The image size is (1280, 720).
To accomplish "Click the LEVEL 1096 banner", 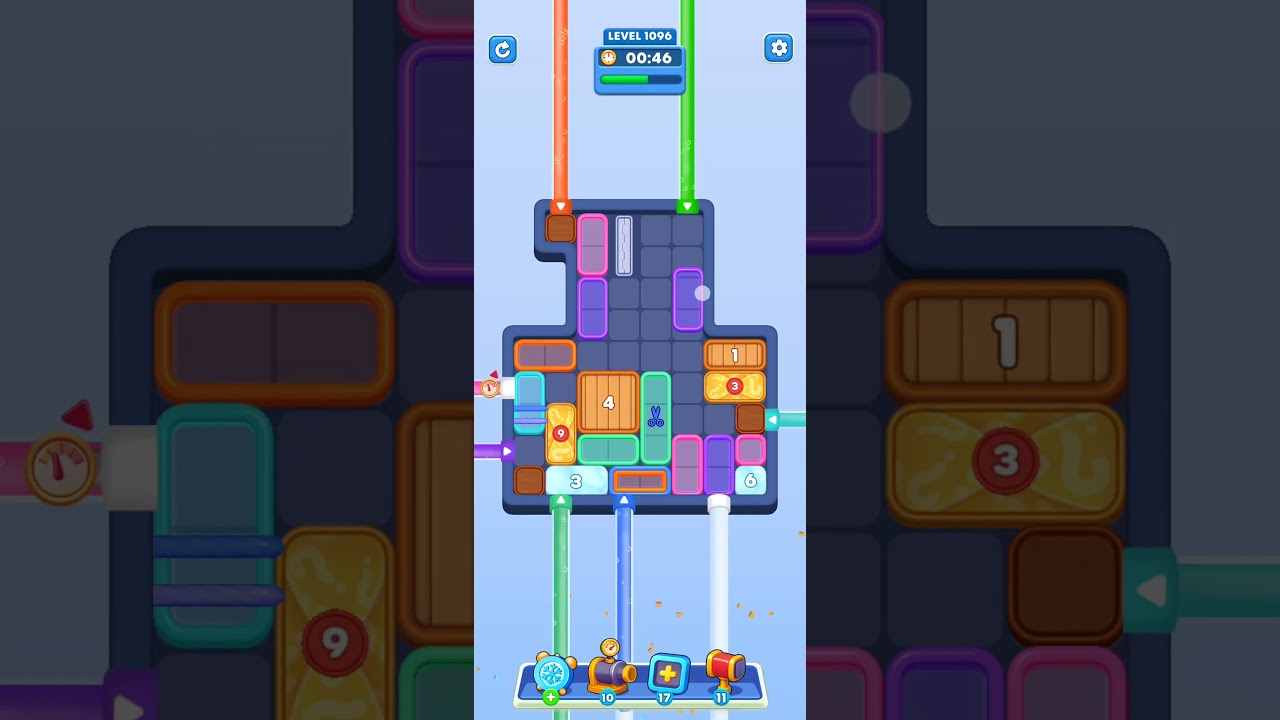I will (x=640, y=36).
